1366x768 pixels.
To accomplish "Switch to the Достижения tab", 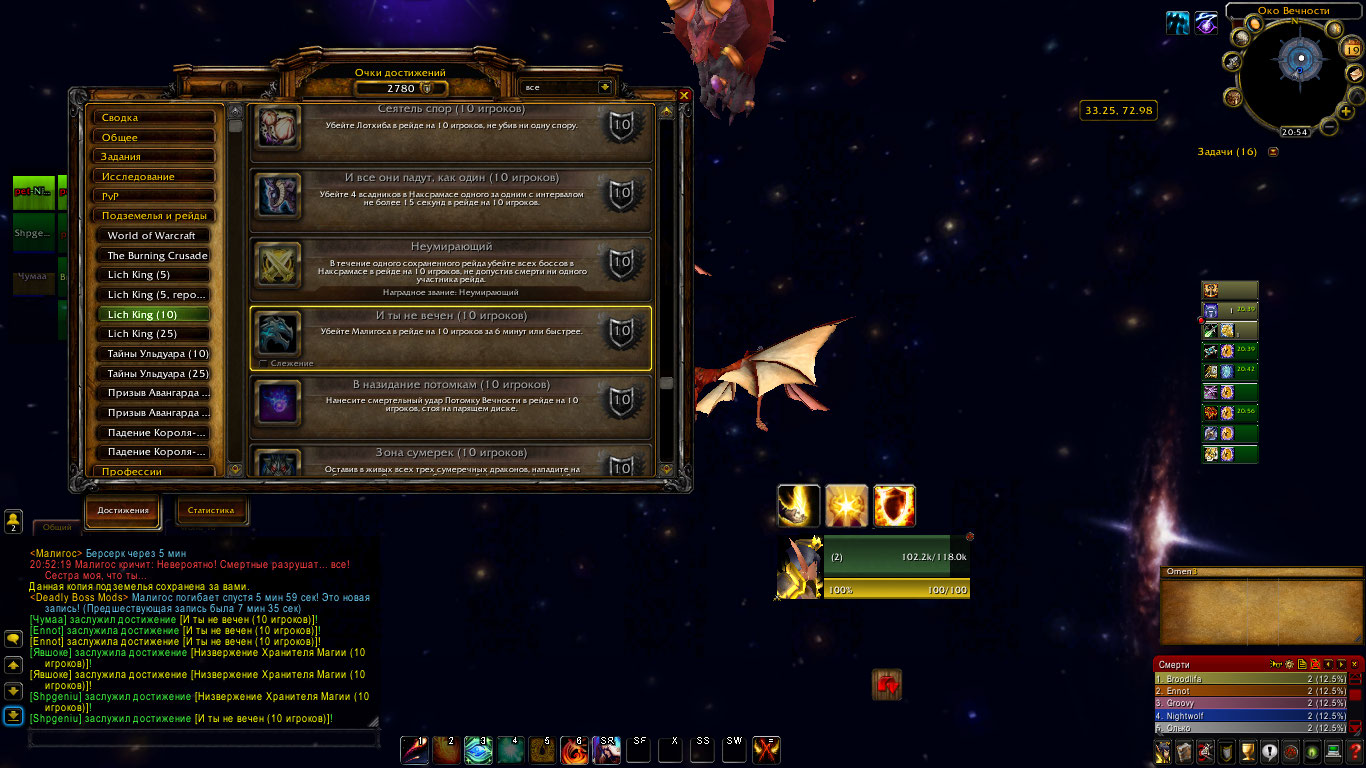I will click(x=123, y=511).
